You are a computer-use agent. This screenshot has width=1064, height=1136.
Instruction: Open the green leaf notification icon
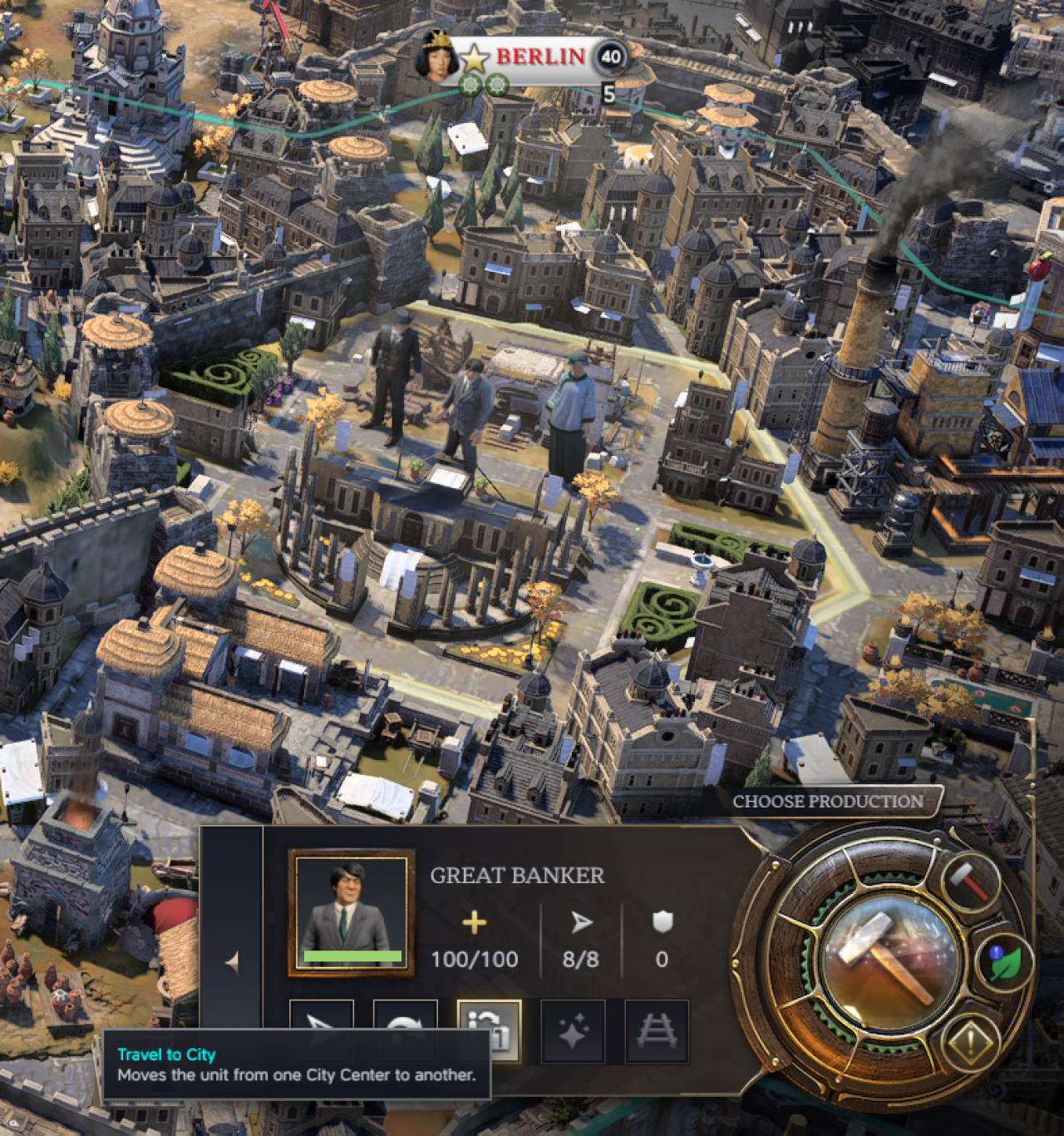1008,963
